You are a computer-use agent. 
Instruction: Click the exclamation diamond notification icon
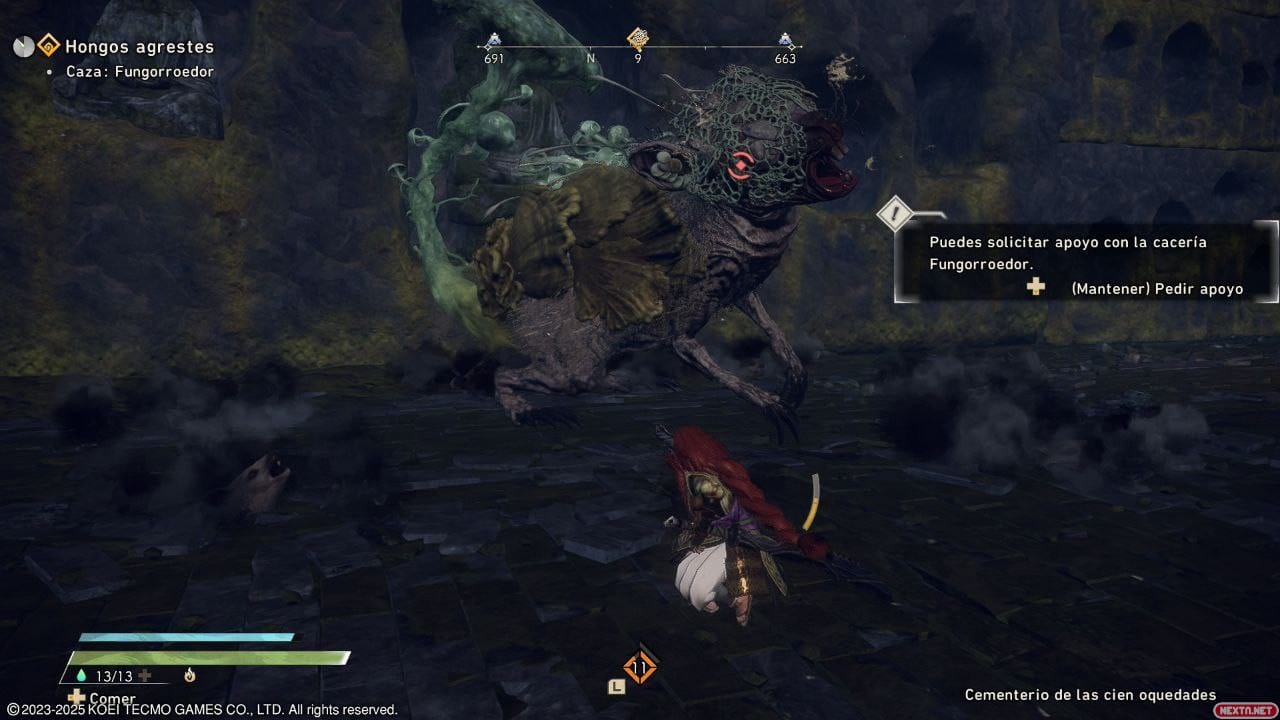(x=892, y=213)
